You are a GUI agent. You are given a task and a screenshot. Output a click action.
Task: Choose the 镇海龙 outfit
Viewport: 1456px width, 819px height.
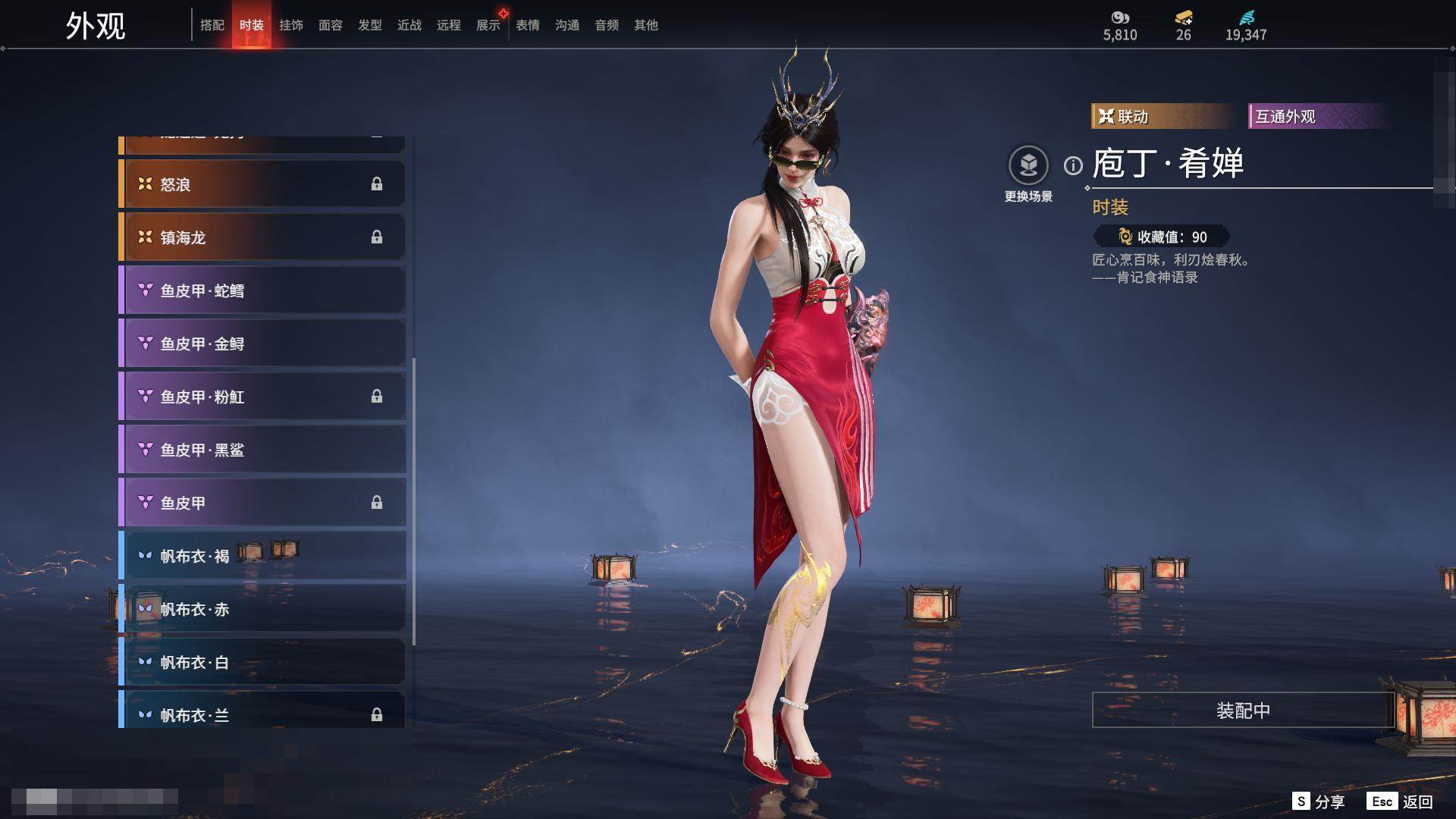tap(262, 237)
